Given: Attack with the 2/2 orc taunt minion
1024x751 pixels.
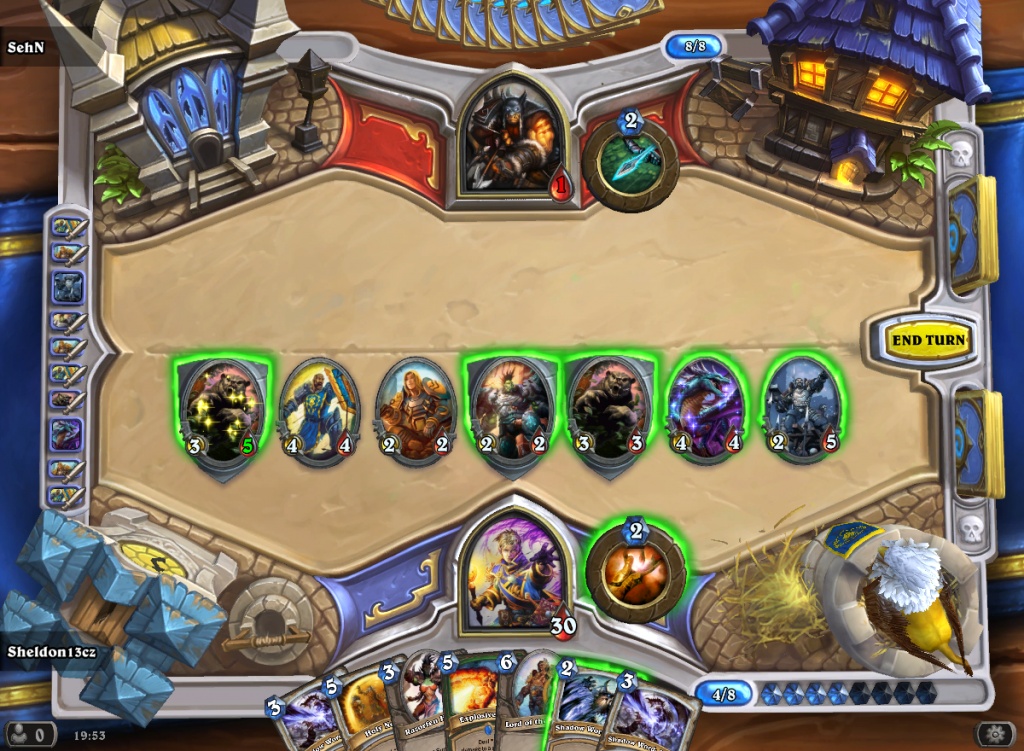Looking at the screenshot, I should pyautogui.click(x=510, y=411).
